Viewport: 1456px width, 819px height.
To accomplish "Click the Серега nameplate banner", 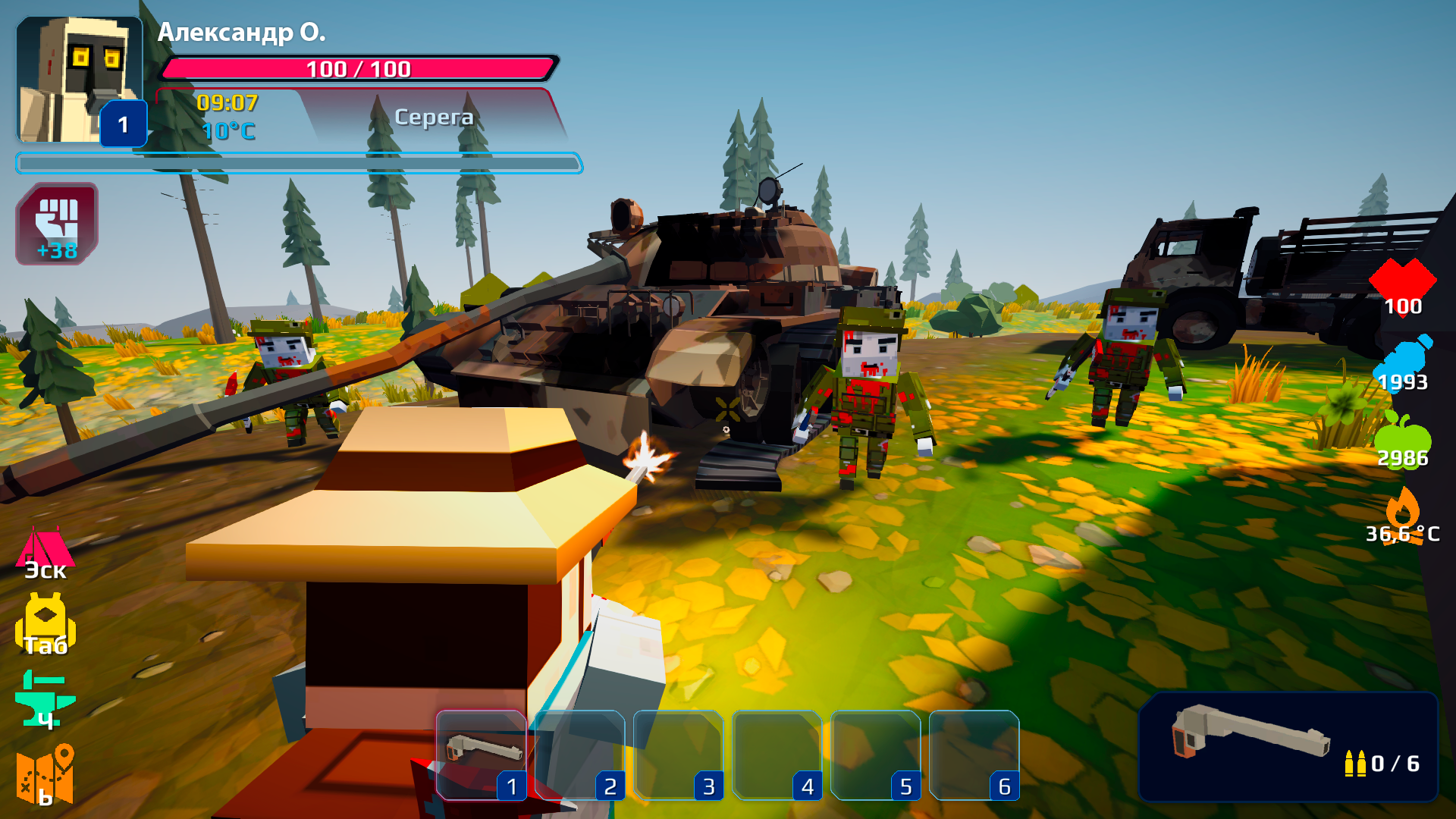I will pyautogui.click(x=435, y=116).
